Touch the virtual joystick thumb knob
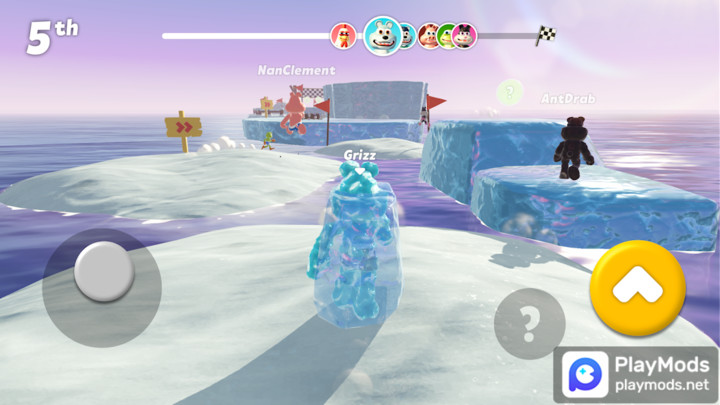The height and width of the screenshot is (405, 720). pyautogui.click(x=103, y=271)
